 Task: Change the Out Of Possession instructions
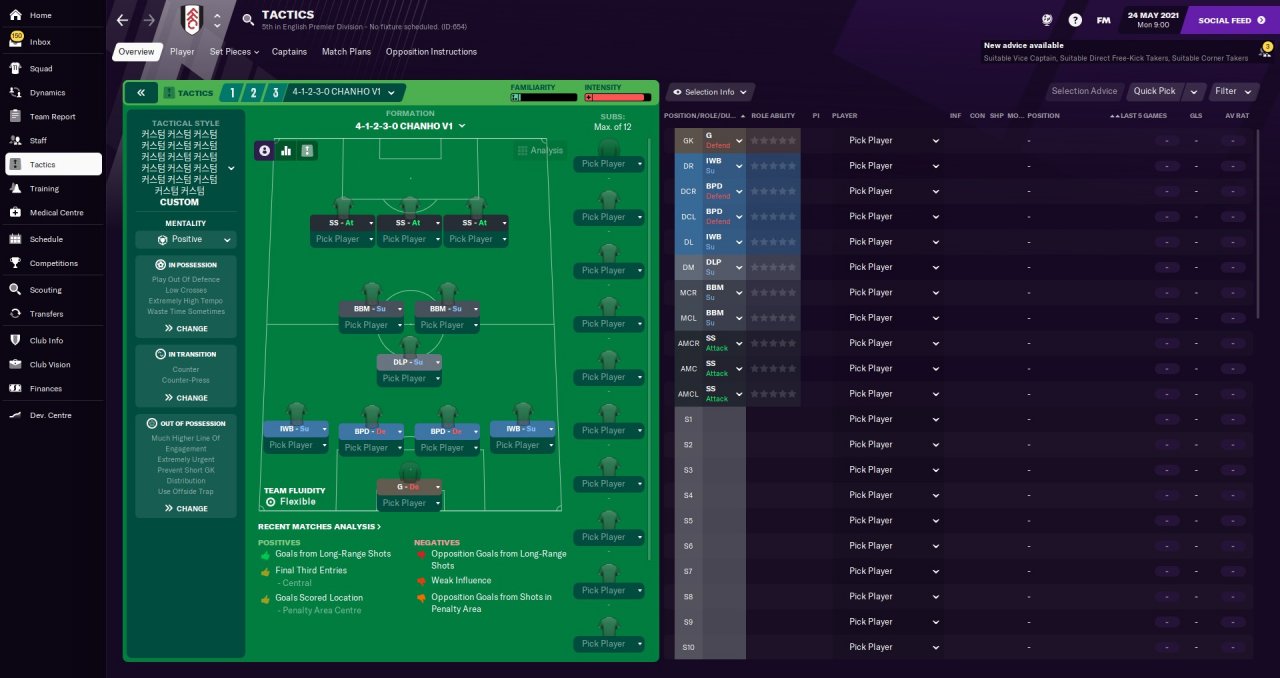click(186, 508)
